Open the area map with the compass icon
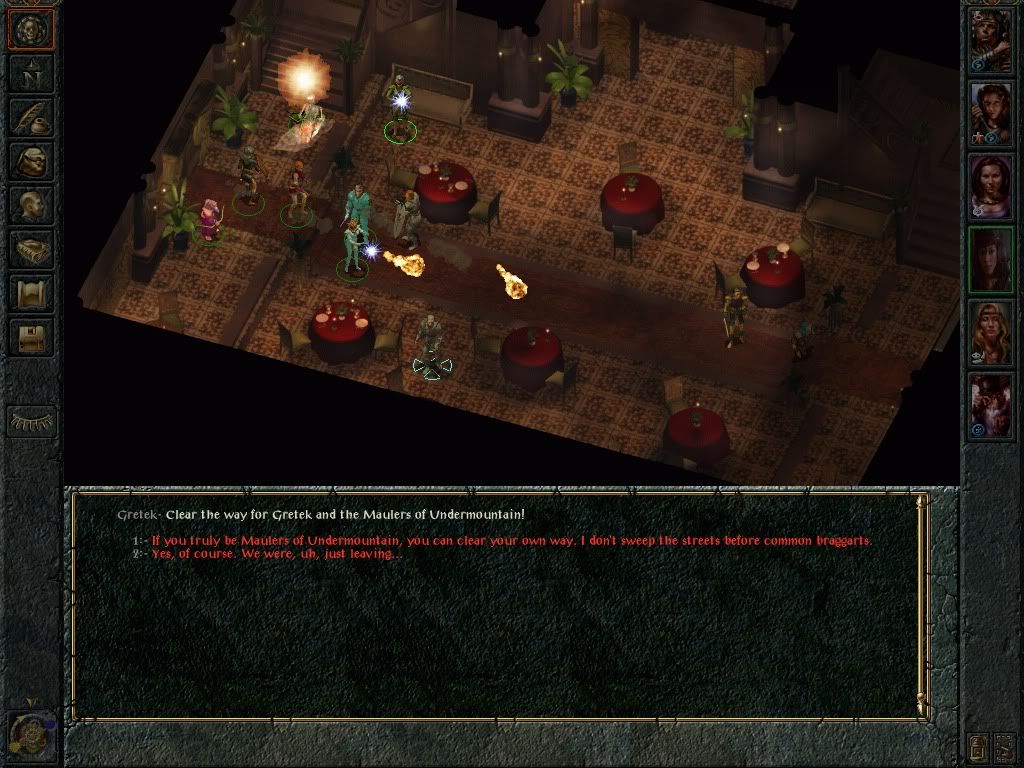1024x768 pixels. tap(31, 73)
